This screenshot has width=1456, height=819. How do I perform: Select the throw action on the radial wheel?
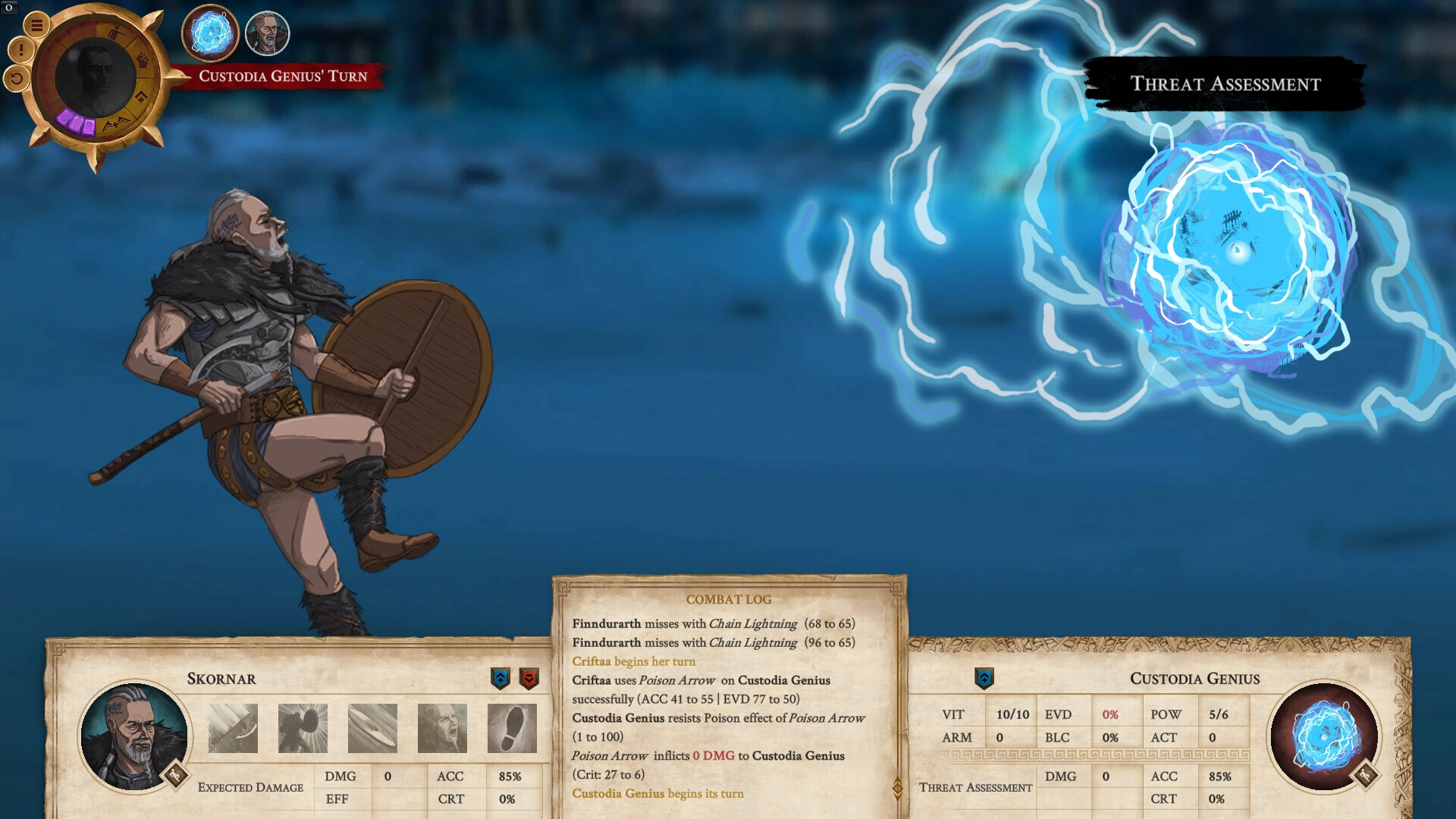pos(116,32)
